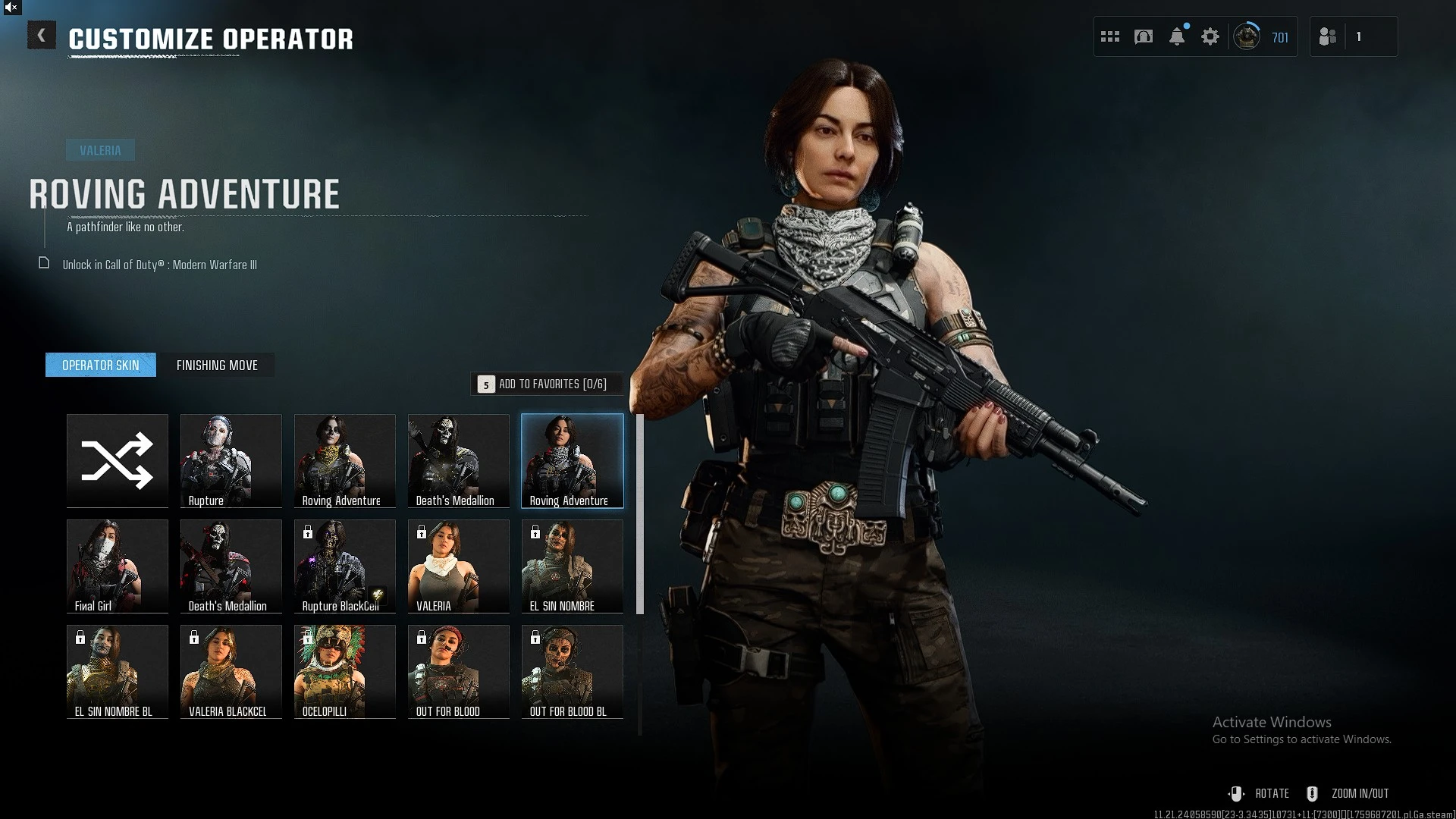
Task: Select the EL SIN NOMBRE BL skin
Action: coord(118,671)
